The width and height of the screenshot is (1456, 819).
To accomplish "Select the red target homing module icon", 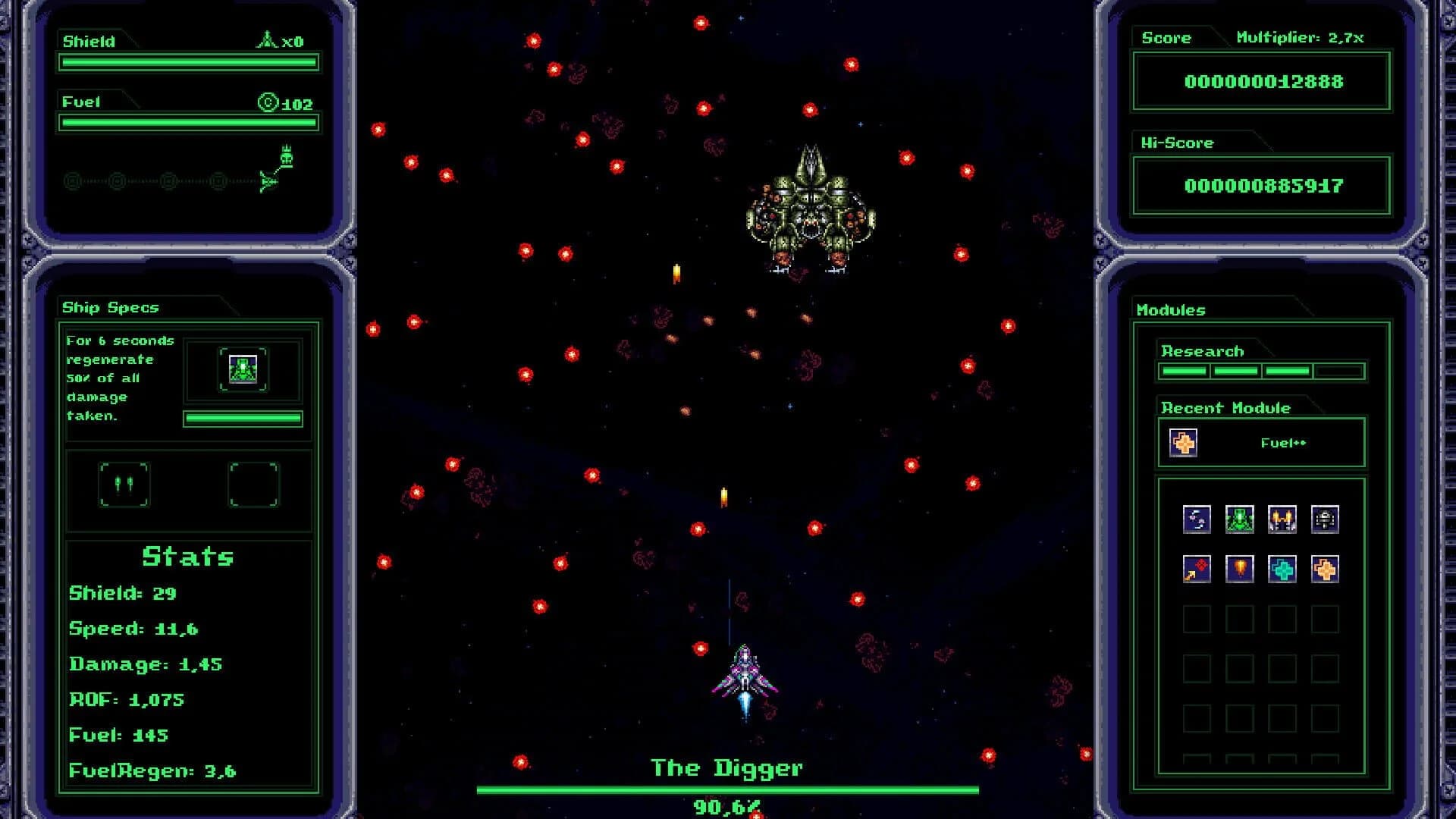I will pos(1197,571).
